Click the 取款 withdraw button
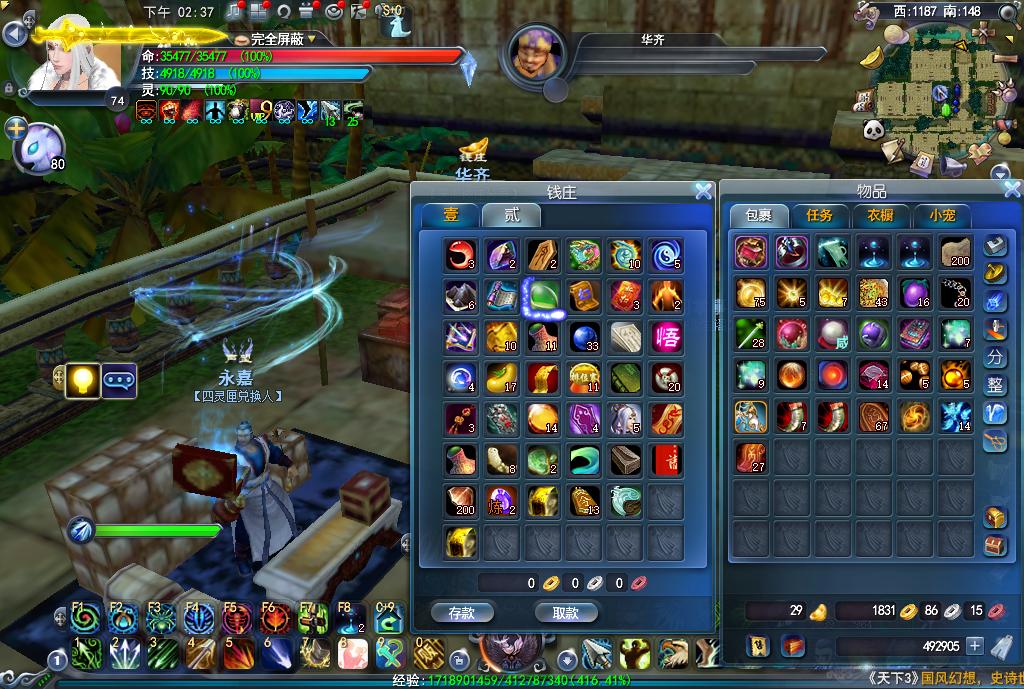 566,612
